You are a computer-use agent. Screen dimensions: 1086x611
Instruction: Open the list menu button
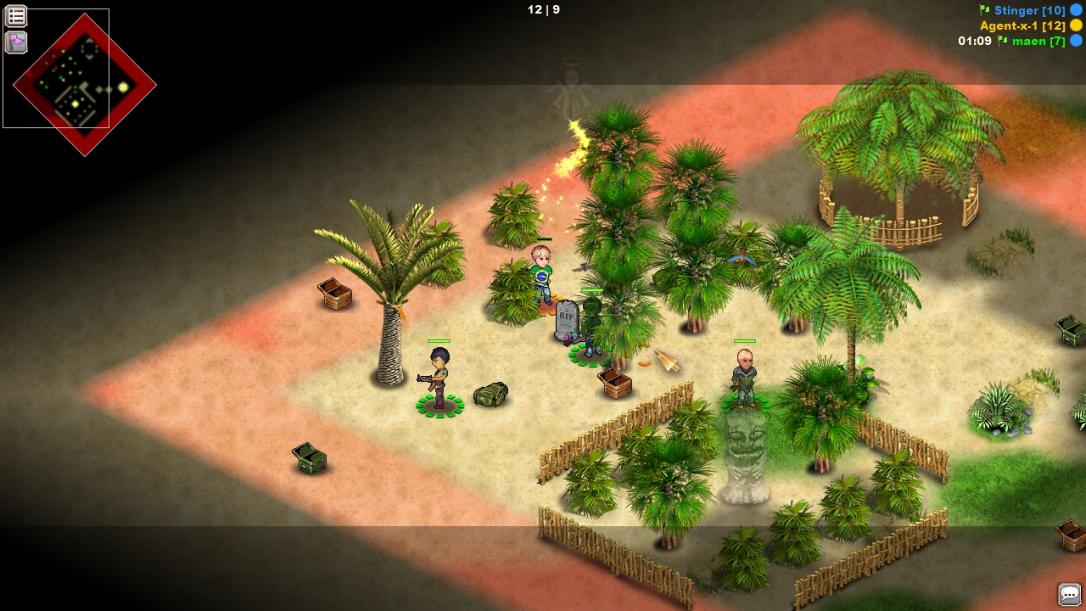click(16, 16)
